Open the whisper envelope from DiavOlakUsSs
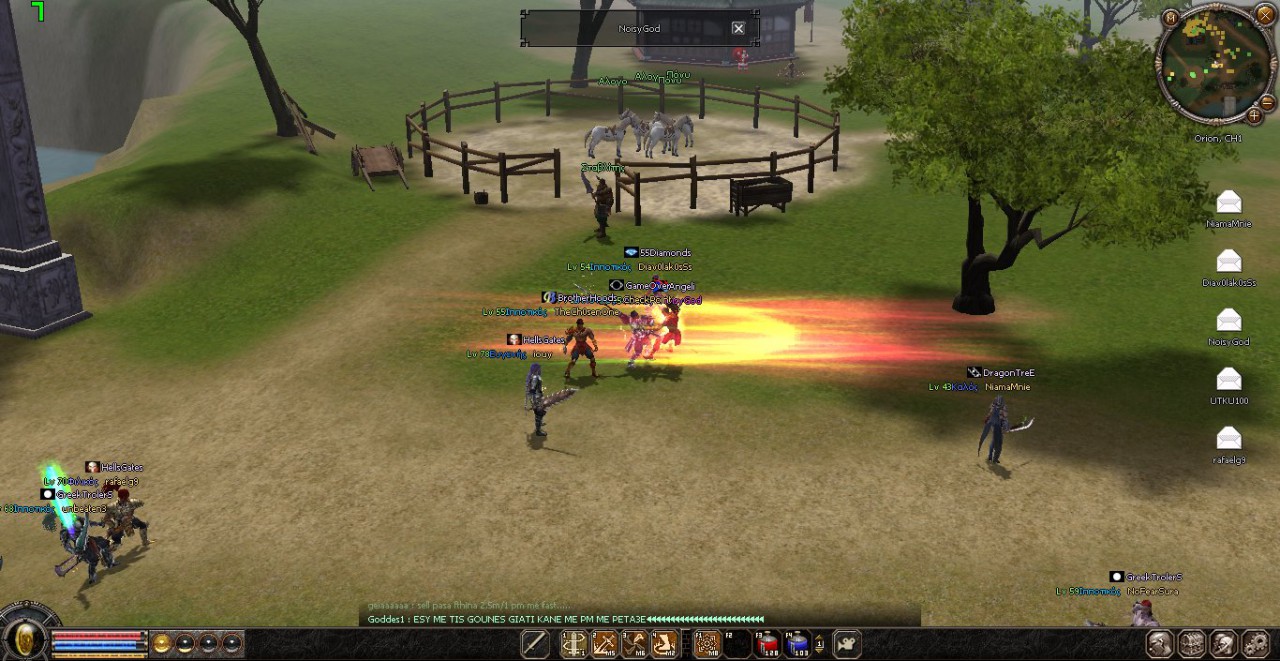Image resolution: width=1280 pixels, height=661 pixels. (x=1228, y=262)
